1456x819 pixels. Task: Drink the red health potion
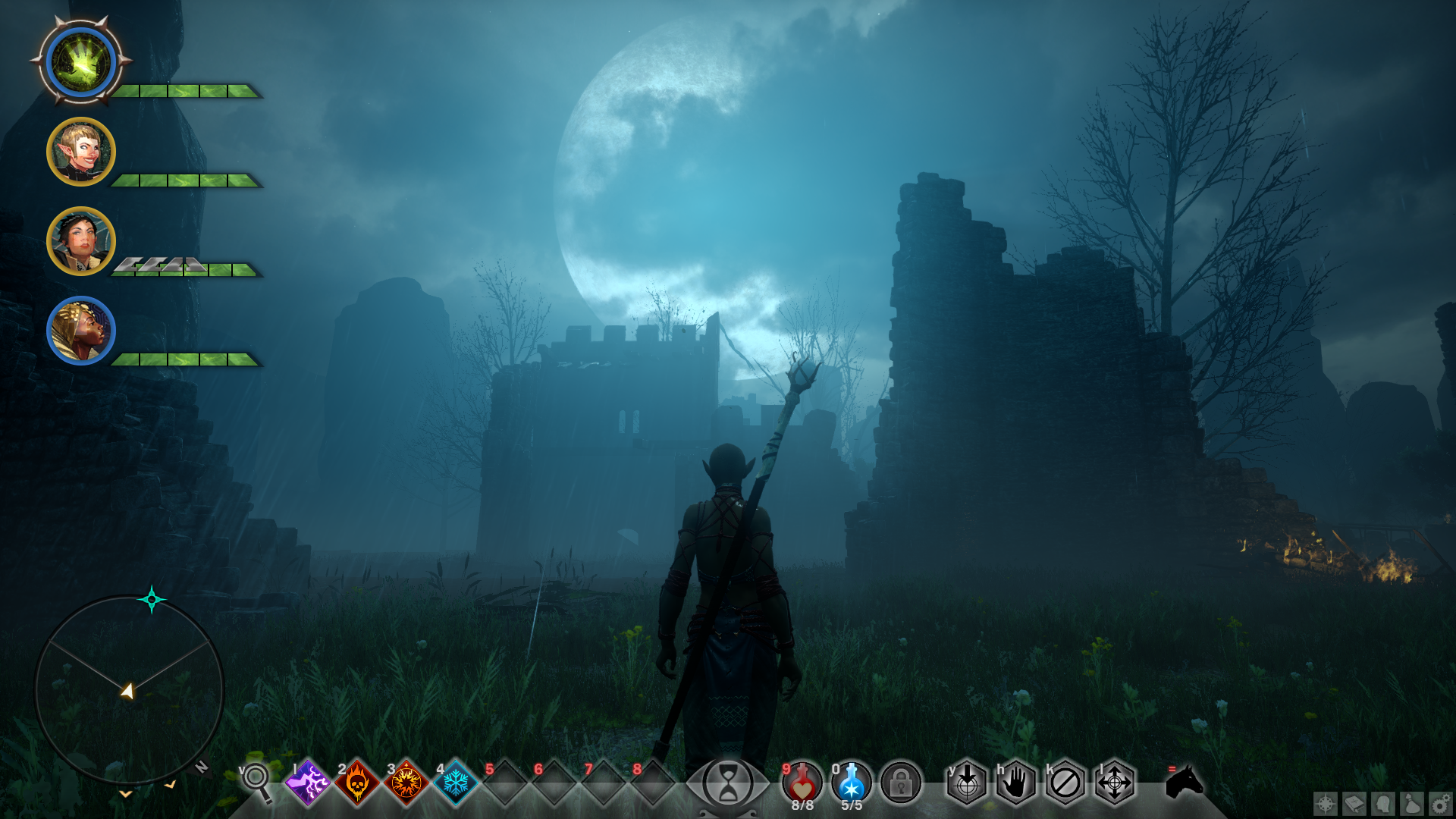click(x=802, y=782)
